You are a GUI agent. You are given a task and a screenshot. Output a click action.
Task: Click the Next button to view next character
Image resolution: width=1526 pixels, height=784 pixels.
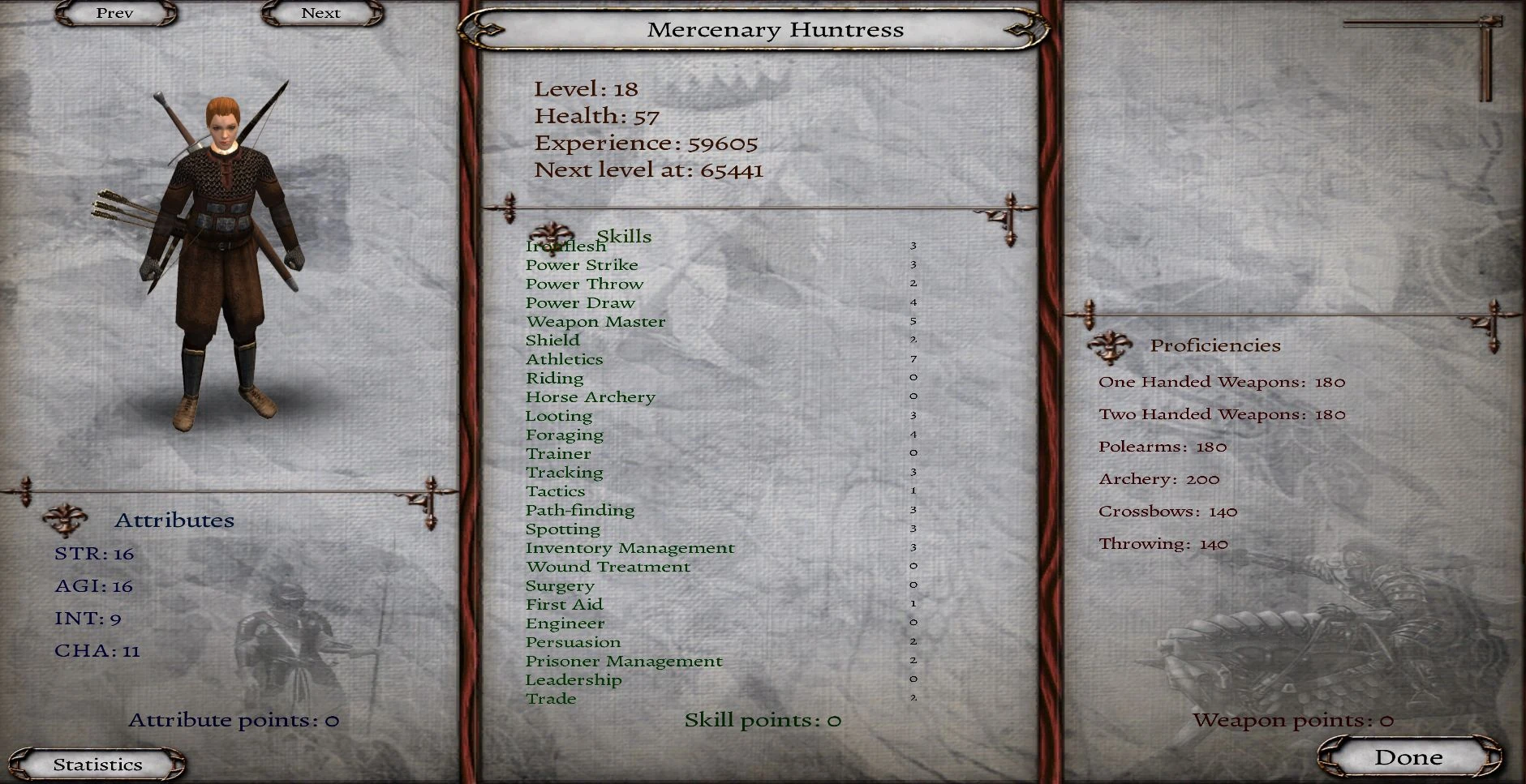[x=322, y=13]
